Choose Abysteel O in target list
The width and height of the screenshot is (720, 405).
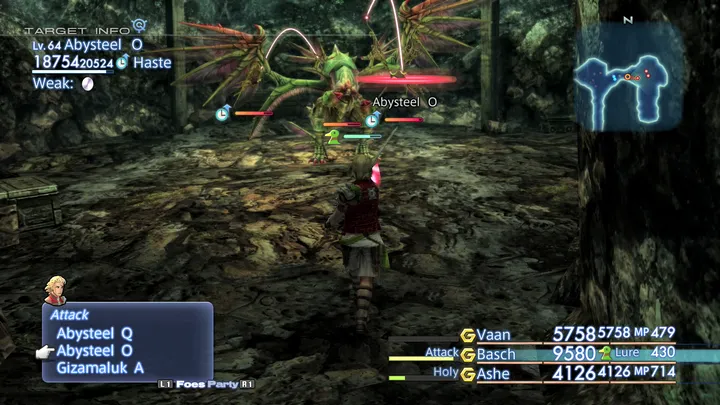tap(95, 351)
